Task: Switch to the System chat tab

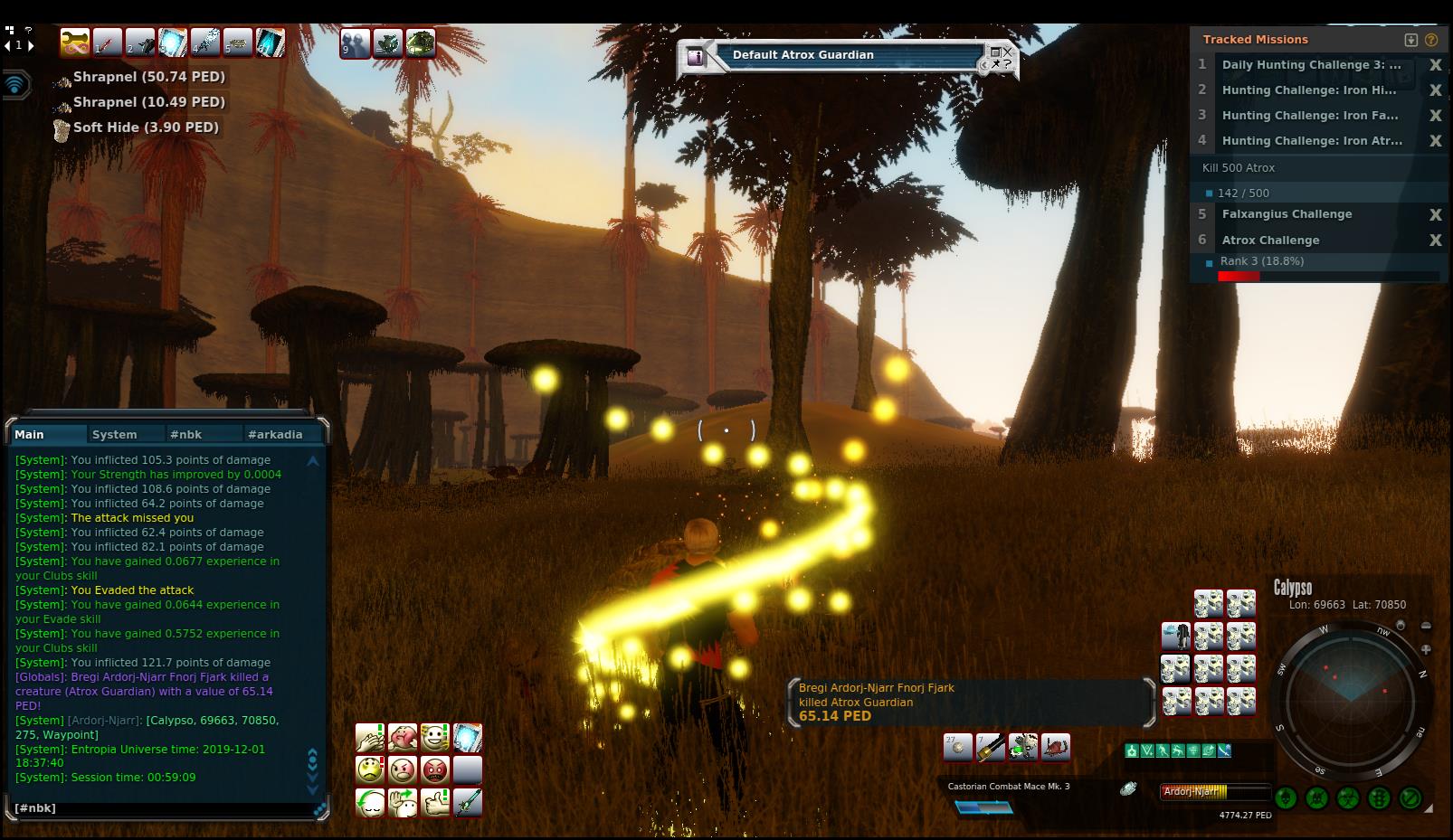Action: click(115, 435)
